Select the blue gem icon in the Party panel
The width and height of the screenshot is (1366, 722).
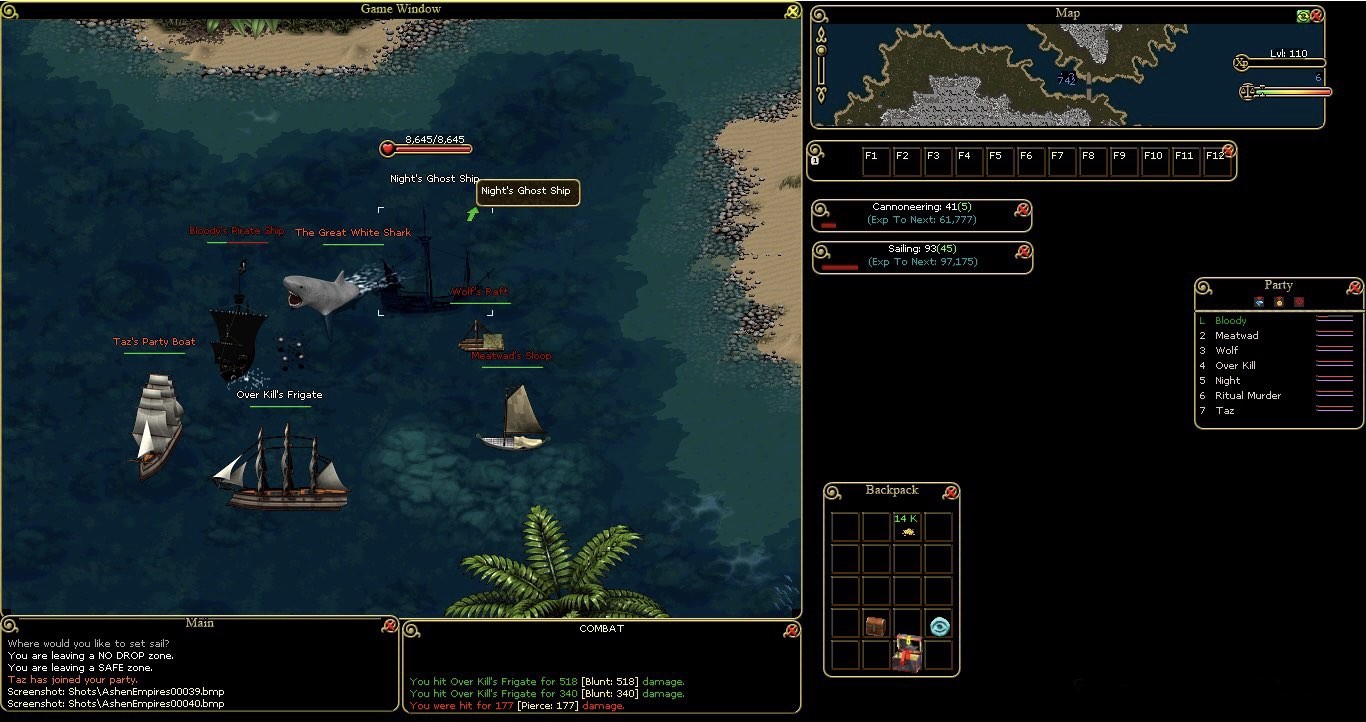[x=1258, y=302]
